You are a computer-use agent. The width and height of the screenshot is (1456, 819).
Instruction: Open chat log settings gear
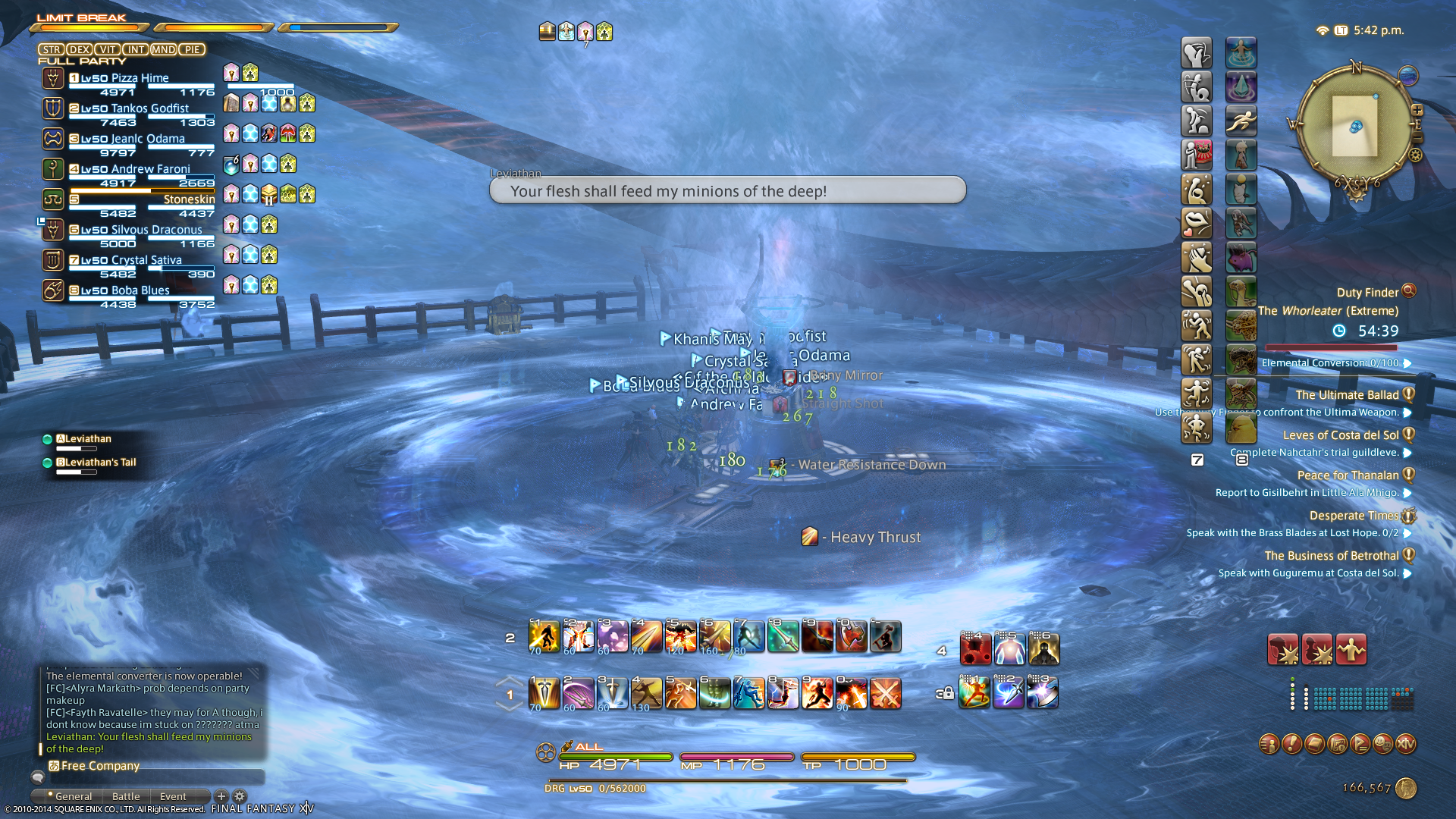240,796
